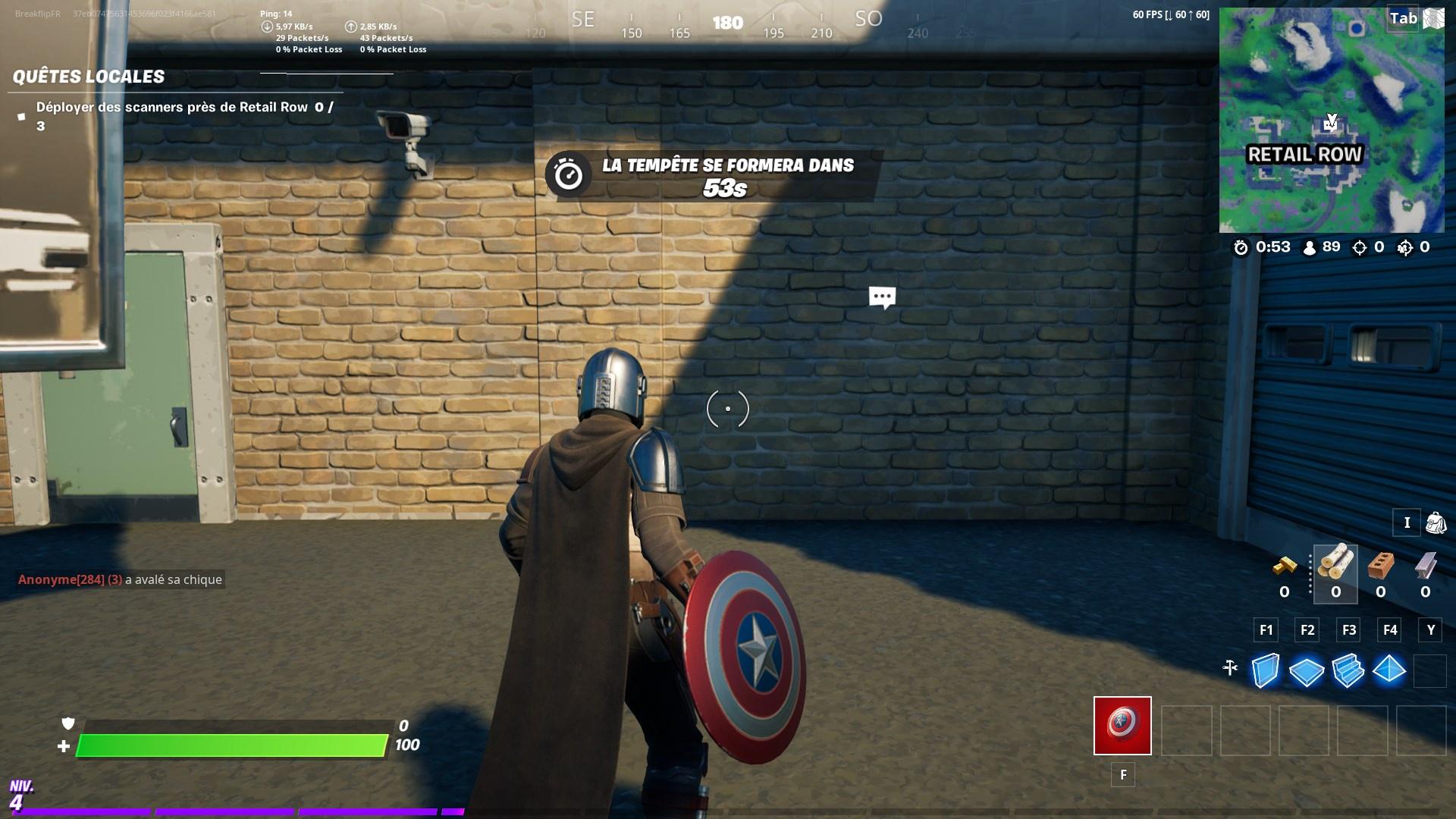Screen dimensions: 1456x819
Task: Click the QUÊTES LOCALES header
Action: pyautogui.click(x=87, y=76)
